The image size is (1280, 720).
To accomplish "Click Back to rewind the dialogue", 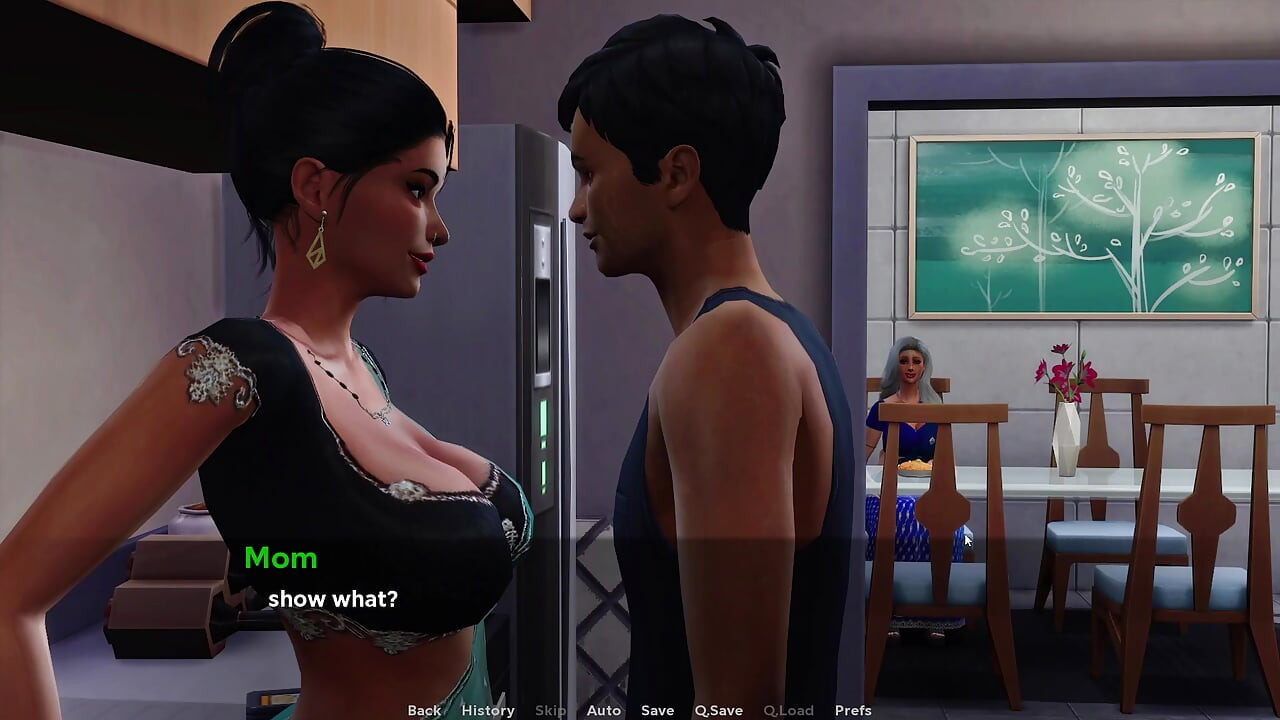I will pyautogui.click(x=423, y=710).
